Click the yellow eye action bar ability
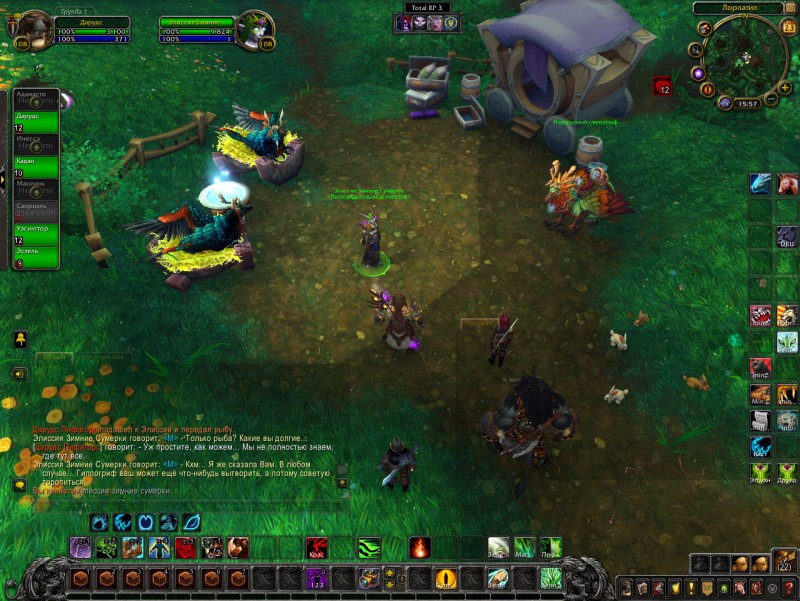This screenshot has height=601, width=800. tap(446, 578)
